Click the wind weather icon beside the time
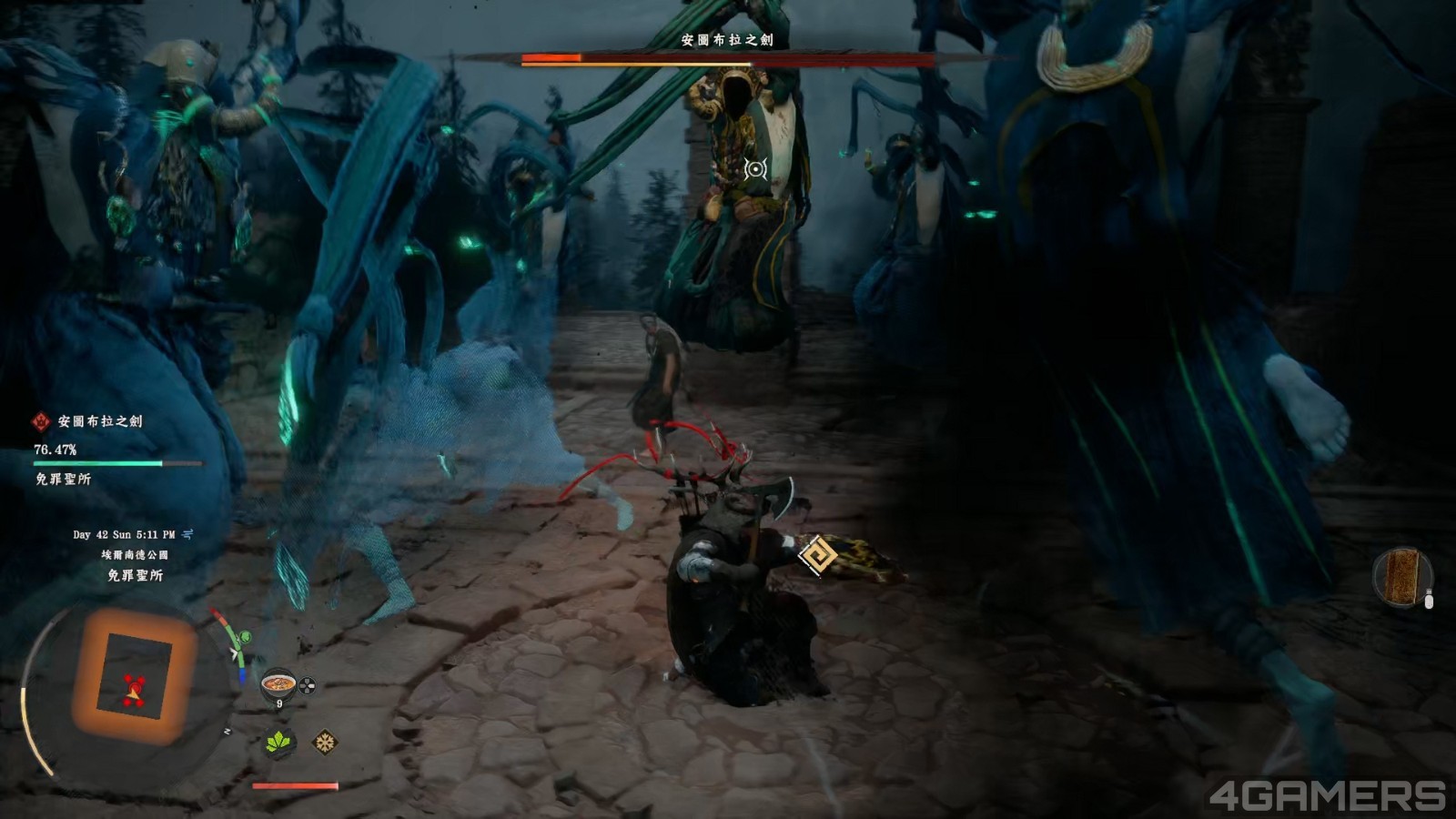The height and width of the screenshot is (819, 1456). pos(188,534)
